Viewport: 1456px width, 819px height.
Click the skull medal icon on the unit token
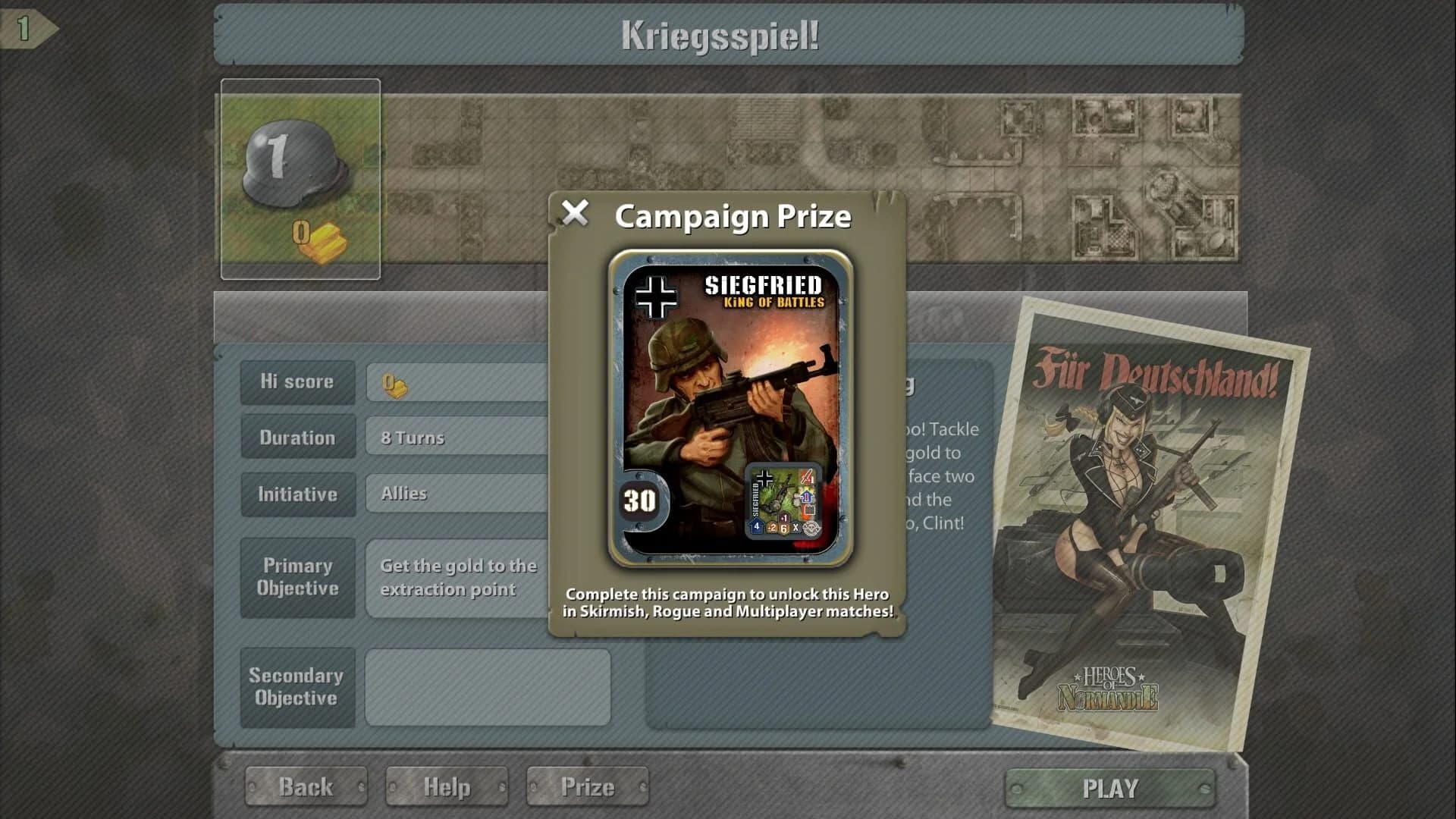click(x=811, y=529)
